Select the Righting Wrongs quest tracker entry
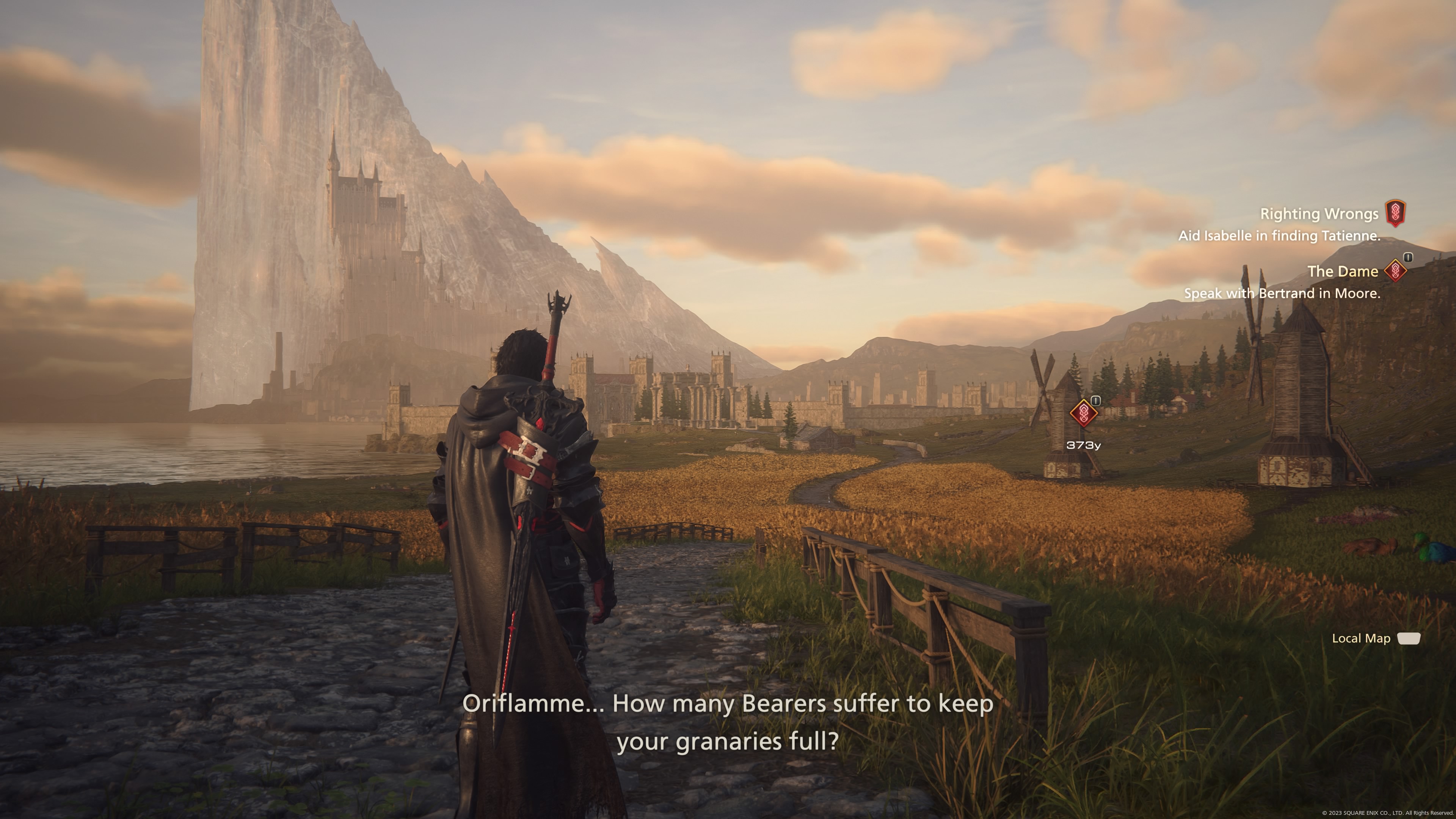This screenshot has height=819, width=1456. click(x=1319, y=214)
